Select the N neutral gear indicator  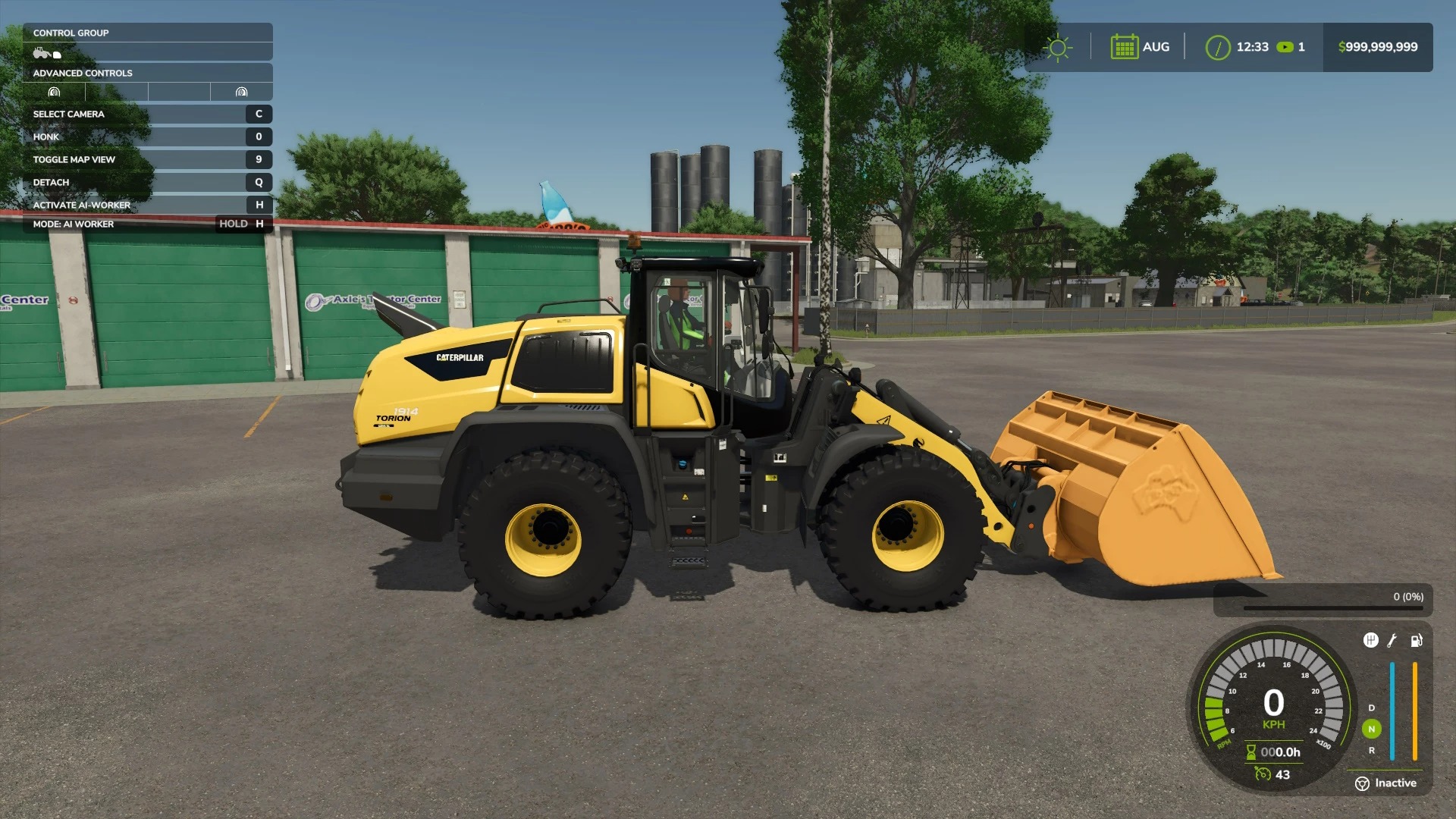click(x=1372, y=729)
